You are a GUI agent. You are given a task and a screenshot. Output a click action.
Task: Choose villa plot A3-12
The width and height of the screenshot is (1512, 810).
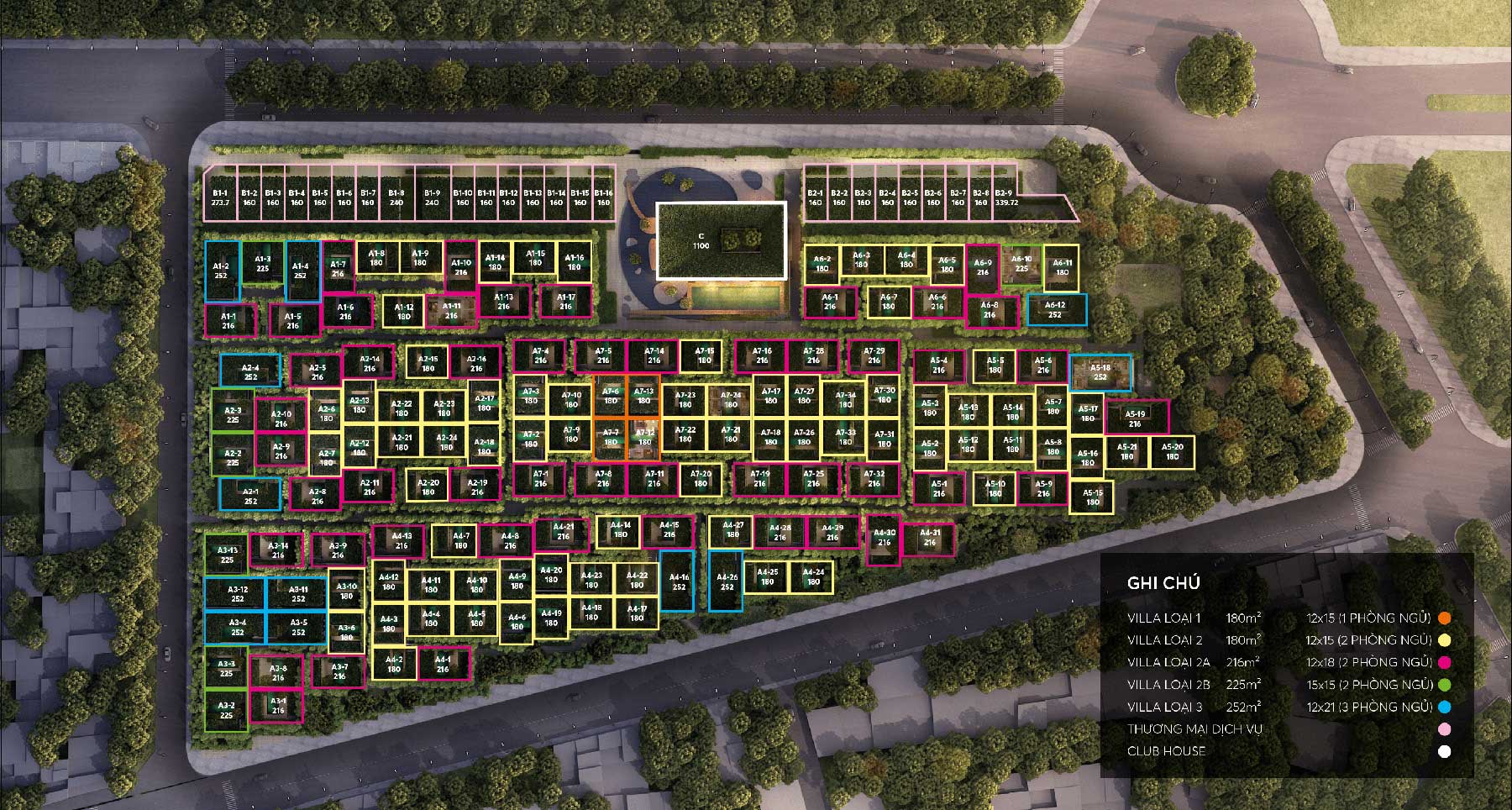pos(237,594)
